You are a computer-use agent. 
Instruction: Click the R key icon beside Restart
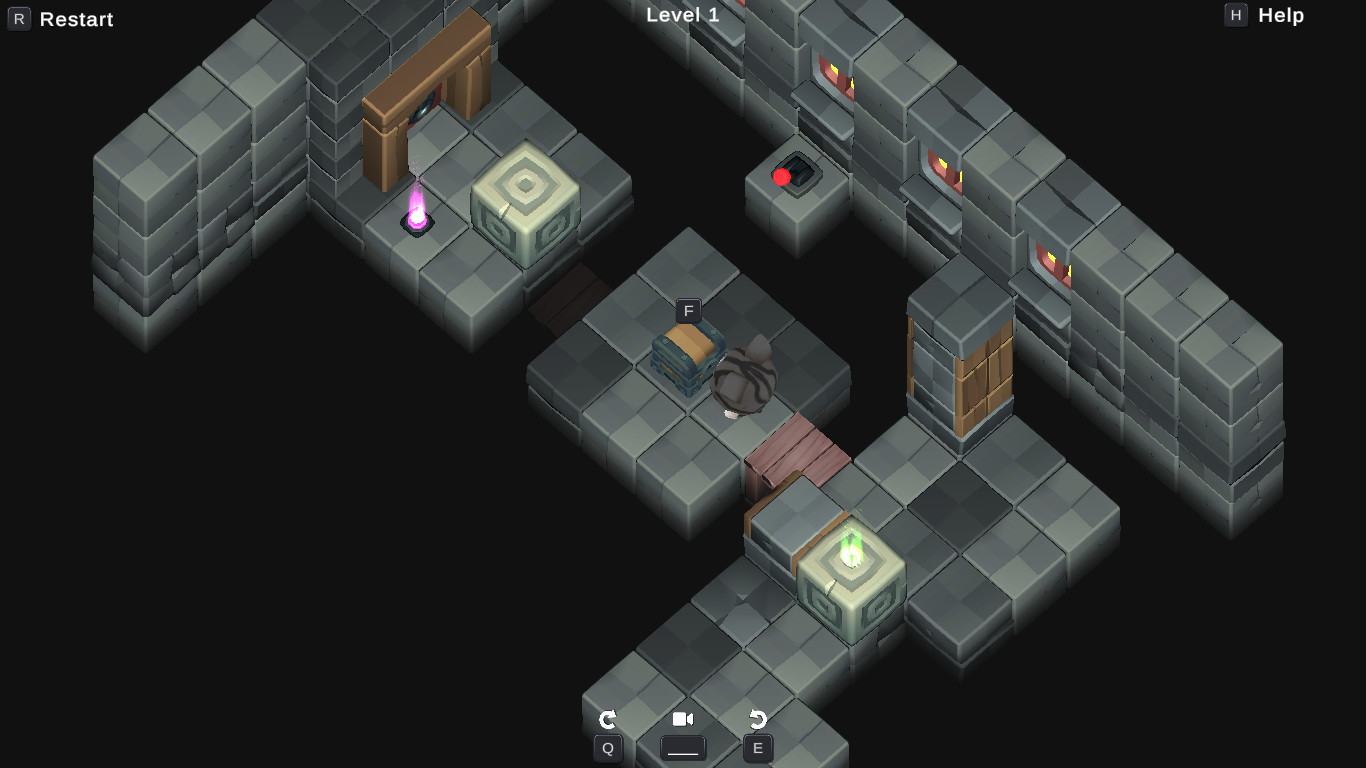[x=20, y=18]
